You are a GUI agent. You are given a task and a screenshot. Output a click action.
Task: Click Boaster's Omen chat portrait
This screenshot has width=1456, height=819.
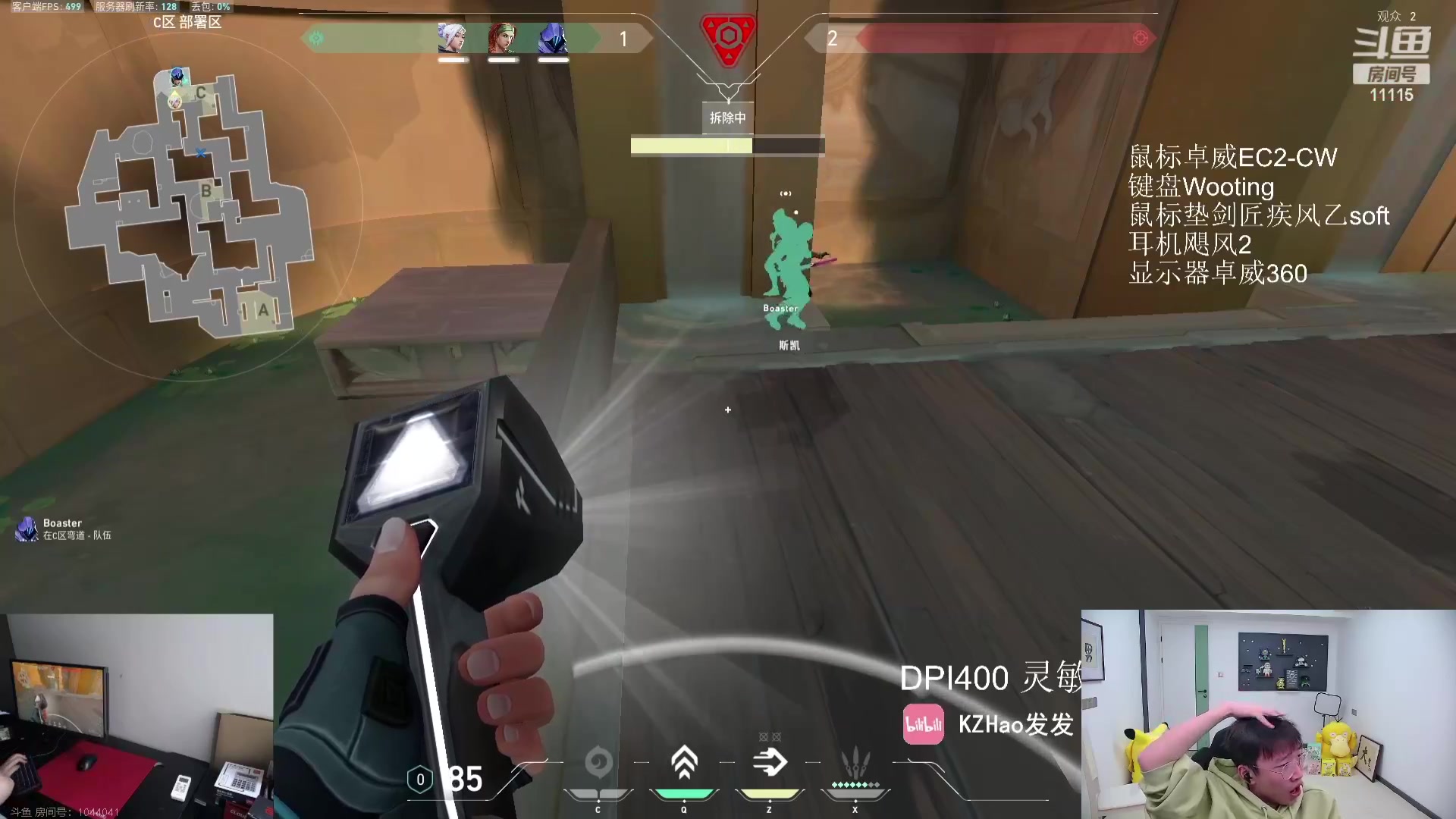27,529
